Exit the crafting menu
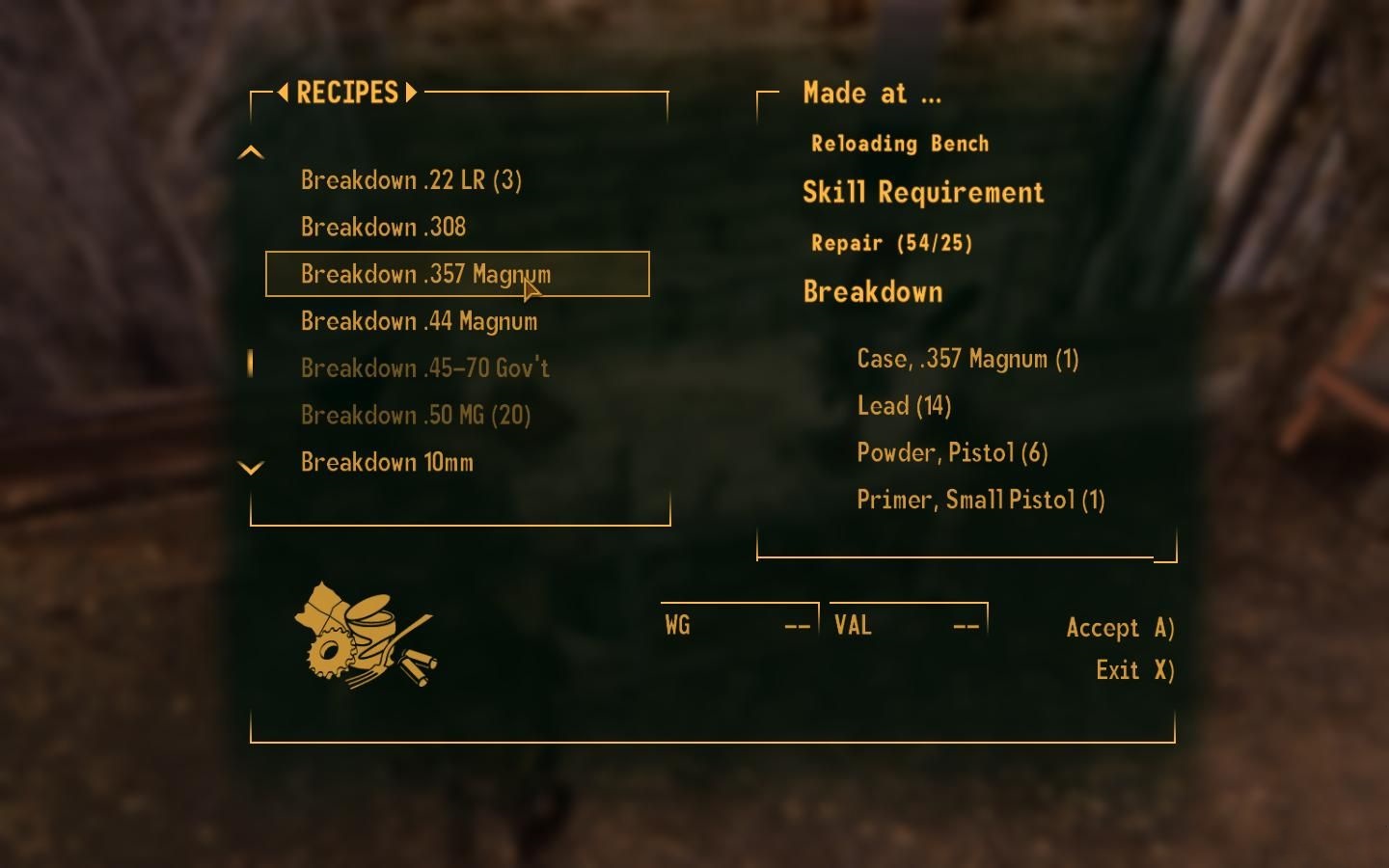Image resolution: width=1389 pixels, height=868 pixels. tap(1134, 670)
